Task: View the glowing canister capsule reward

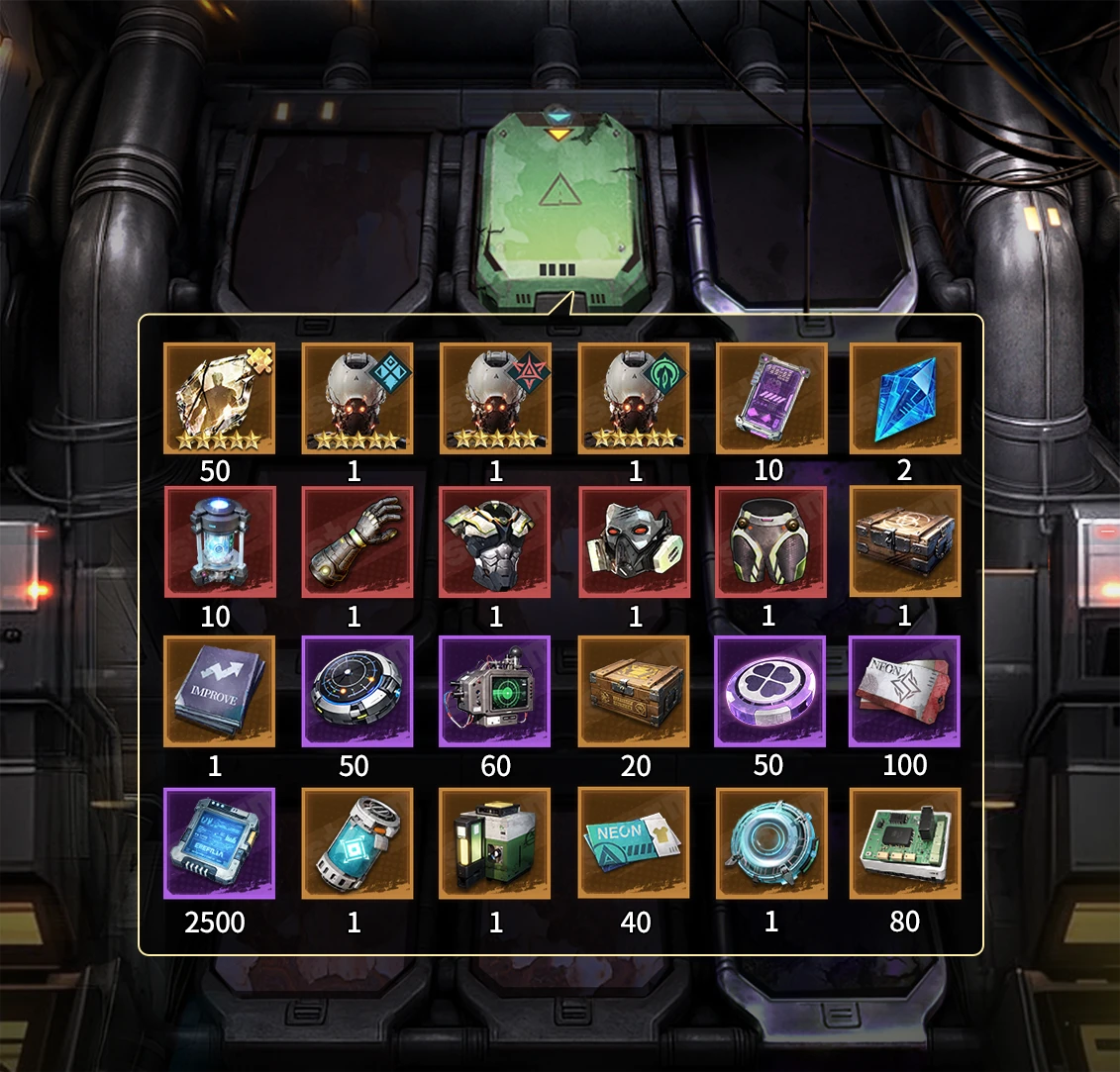Action: 219,542
